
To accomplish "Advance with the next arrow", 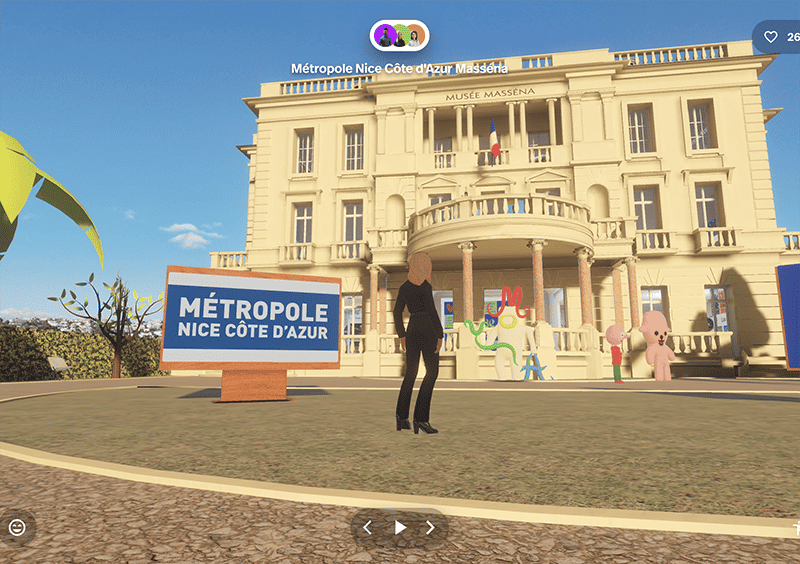I will coord(431,528).
